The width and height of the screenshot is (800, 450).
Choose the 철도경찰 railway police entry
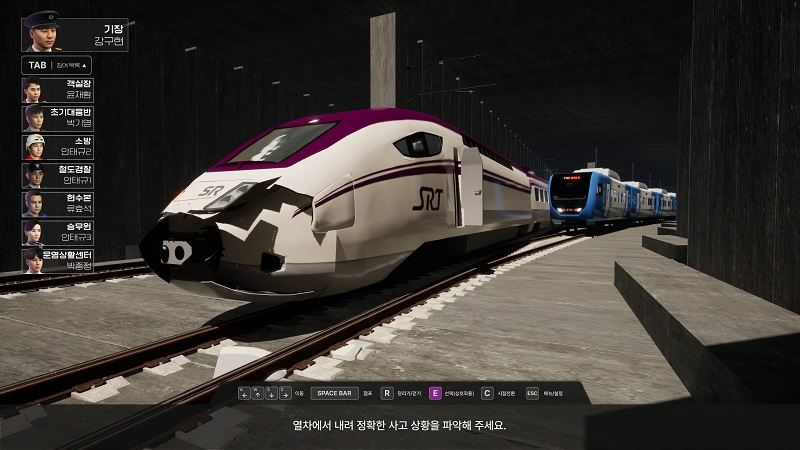pyautogui.click(x=58, y=175)
